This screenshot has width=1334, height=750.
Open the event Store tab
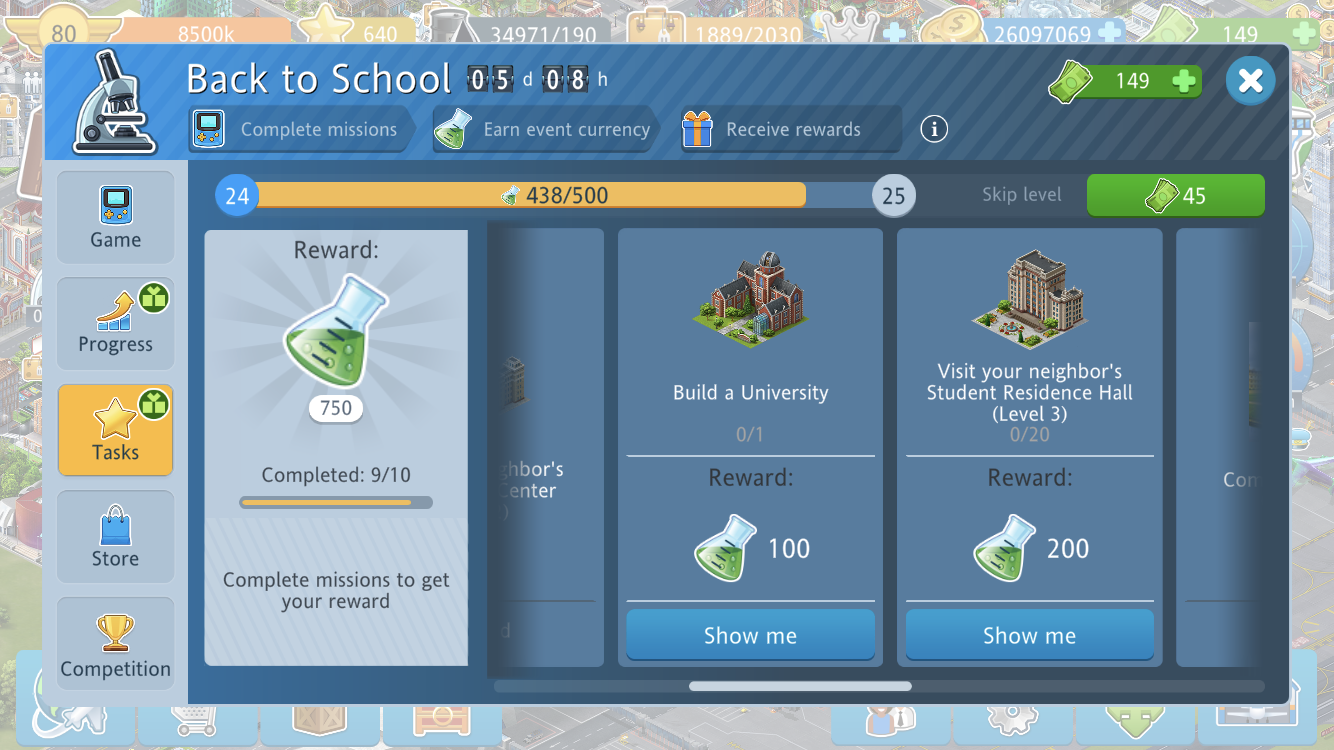[115, 537]
